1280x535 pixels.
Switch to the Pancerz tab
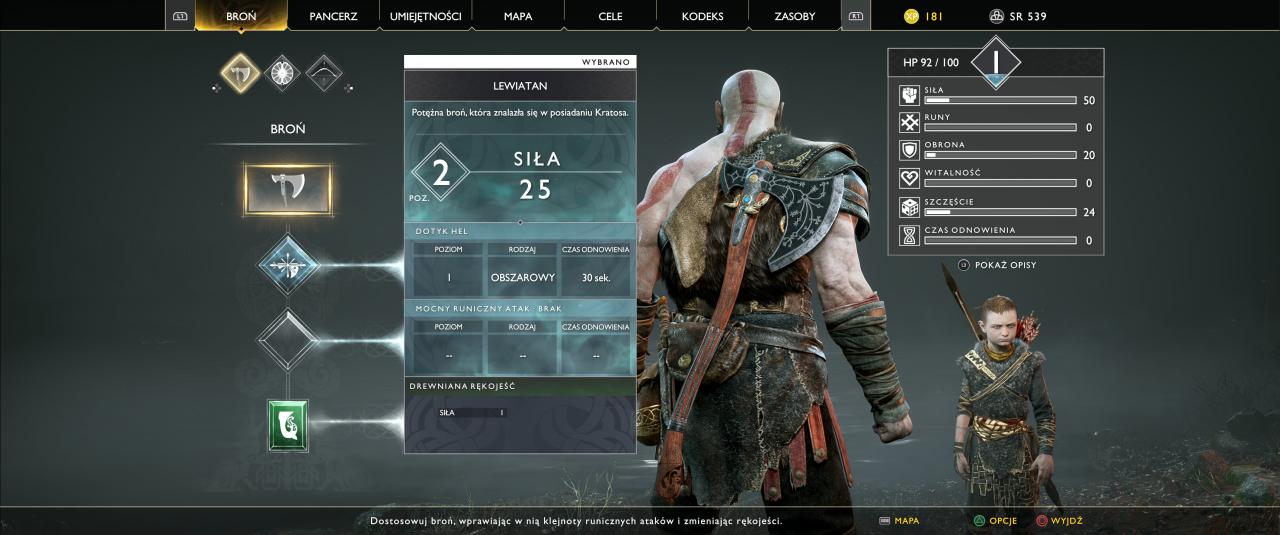(x=333, y=16)
